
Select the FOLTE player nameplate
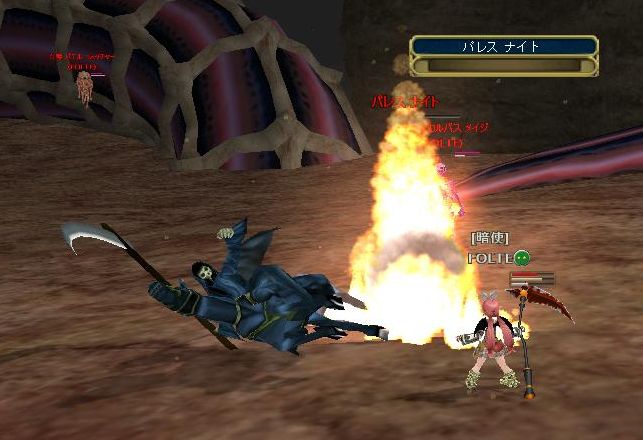(490, 257)
